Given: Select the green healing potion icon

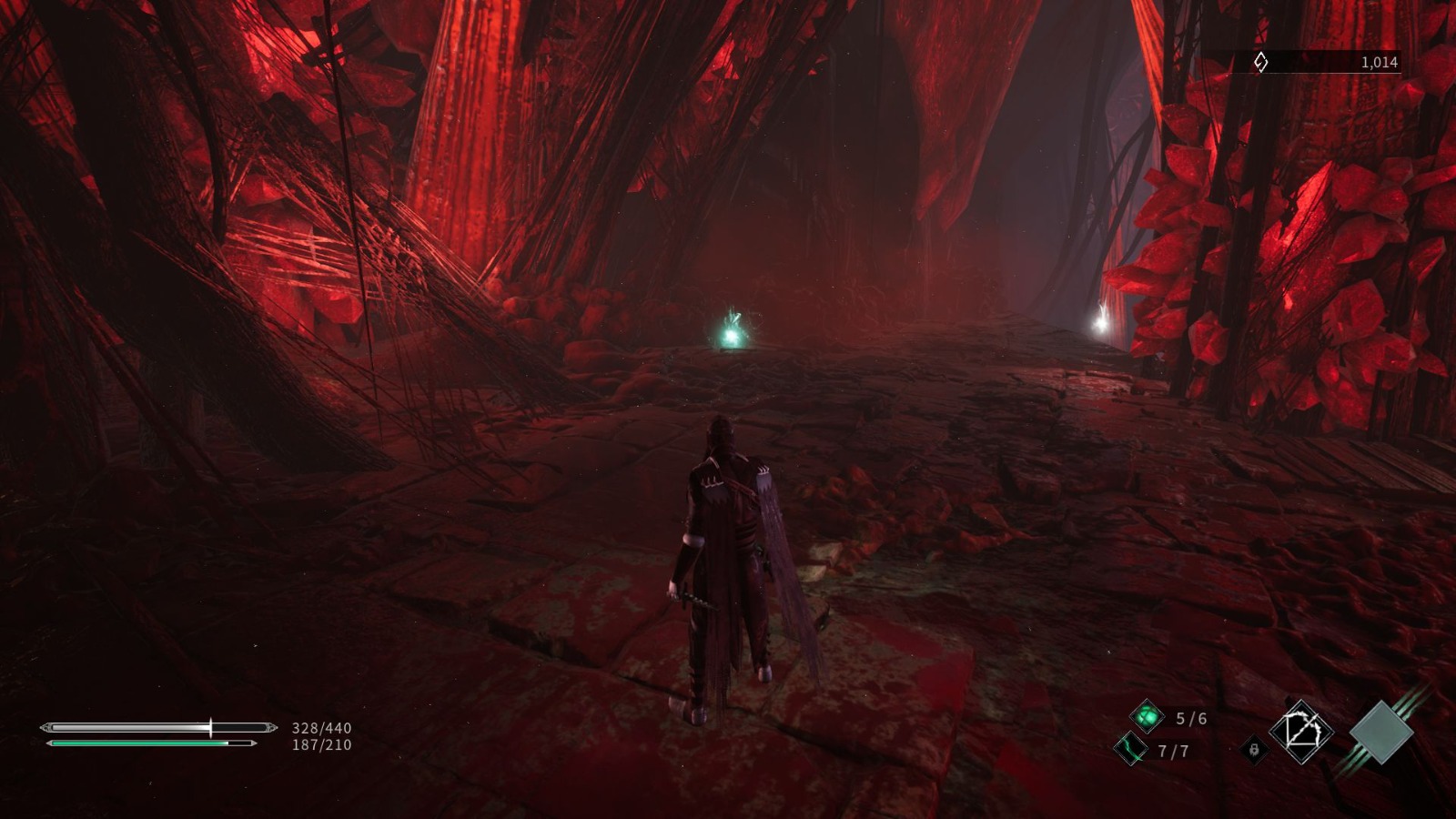Looking at the screenshot, I should pyautogui.click(x=1149, y=716).
